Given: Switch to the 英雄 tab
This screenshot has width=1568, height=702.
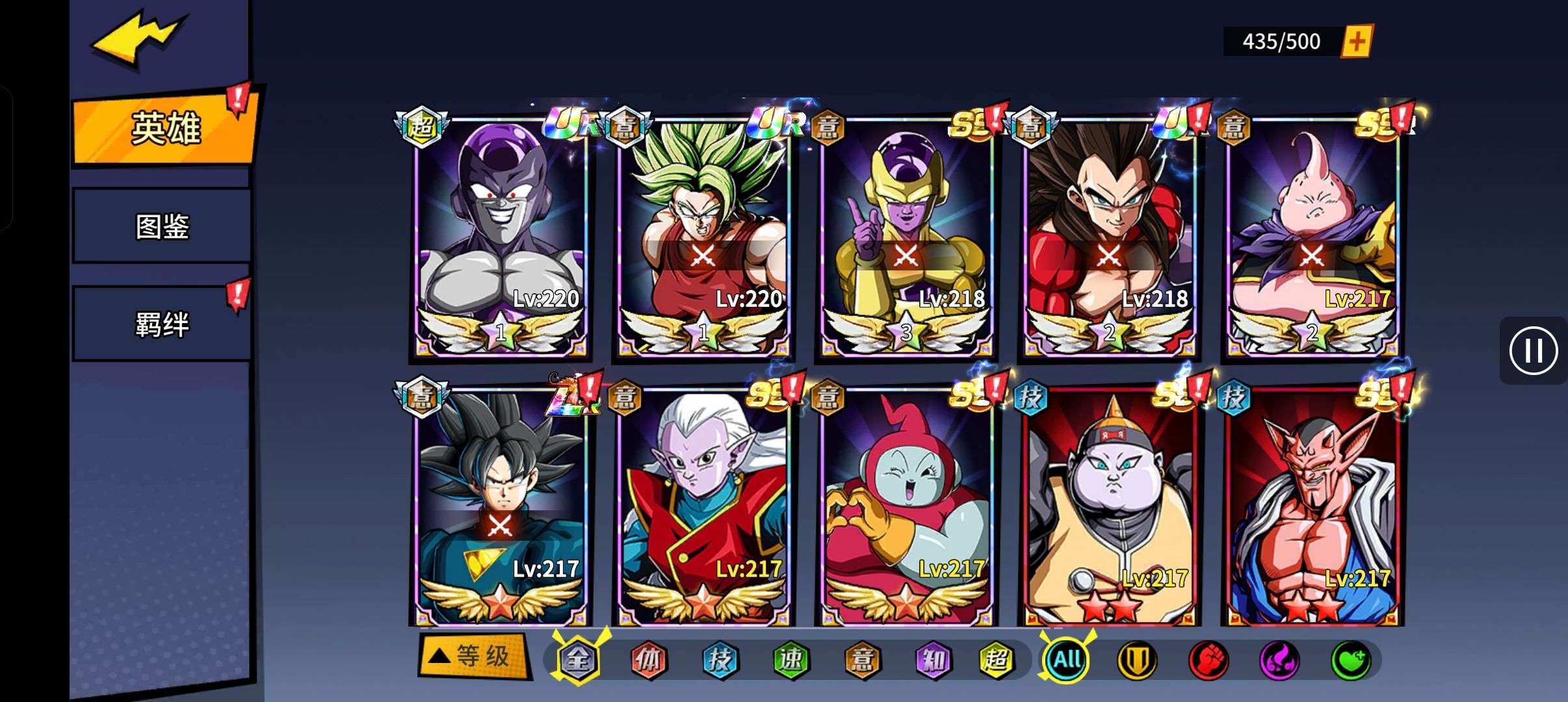Looking at the screenshot, I should click(165, 128).
